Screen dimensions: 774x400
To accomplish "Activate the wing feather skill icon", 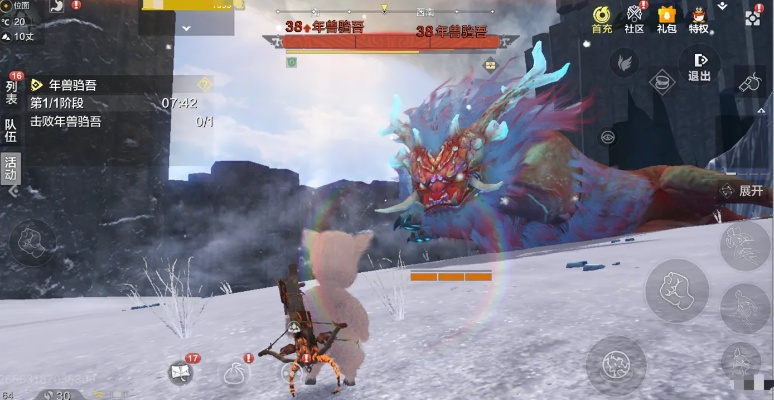I will [625, 63].
